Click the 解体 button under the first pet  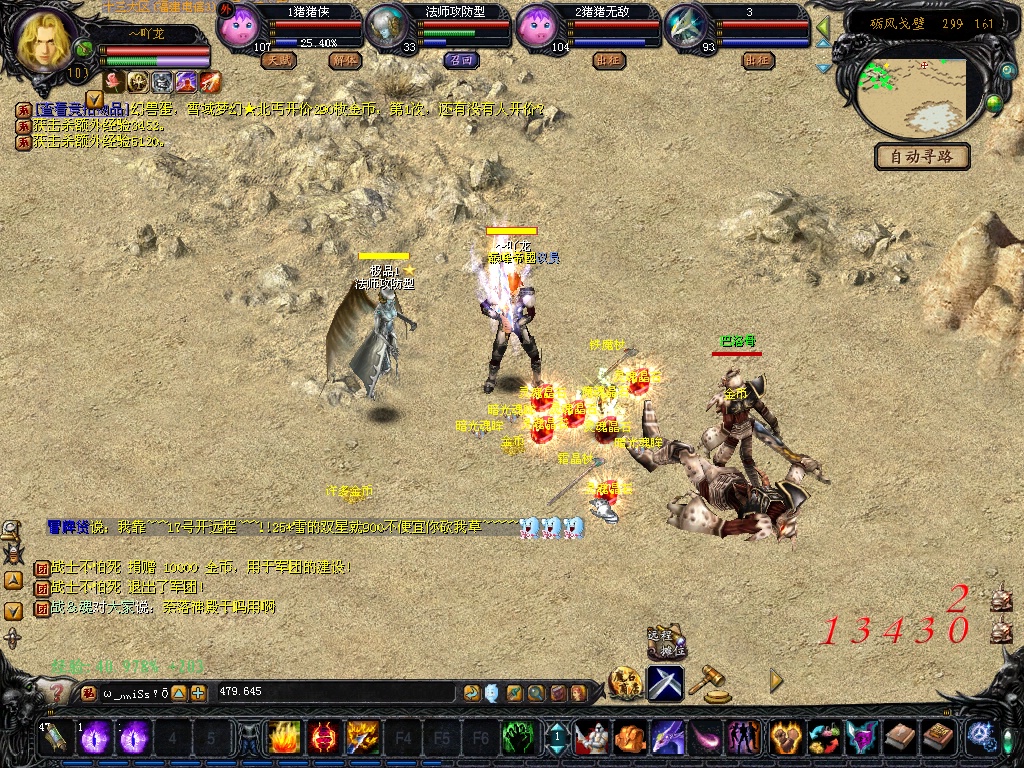point(344,61)
